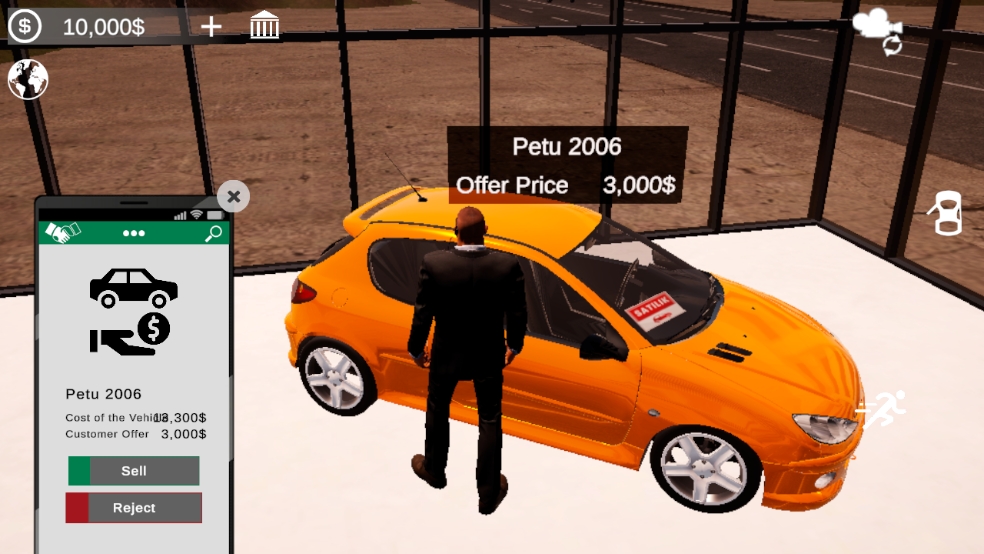
Task: Tap the handshake icon on the phone
Action: tap(63, 233)
